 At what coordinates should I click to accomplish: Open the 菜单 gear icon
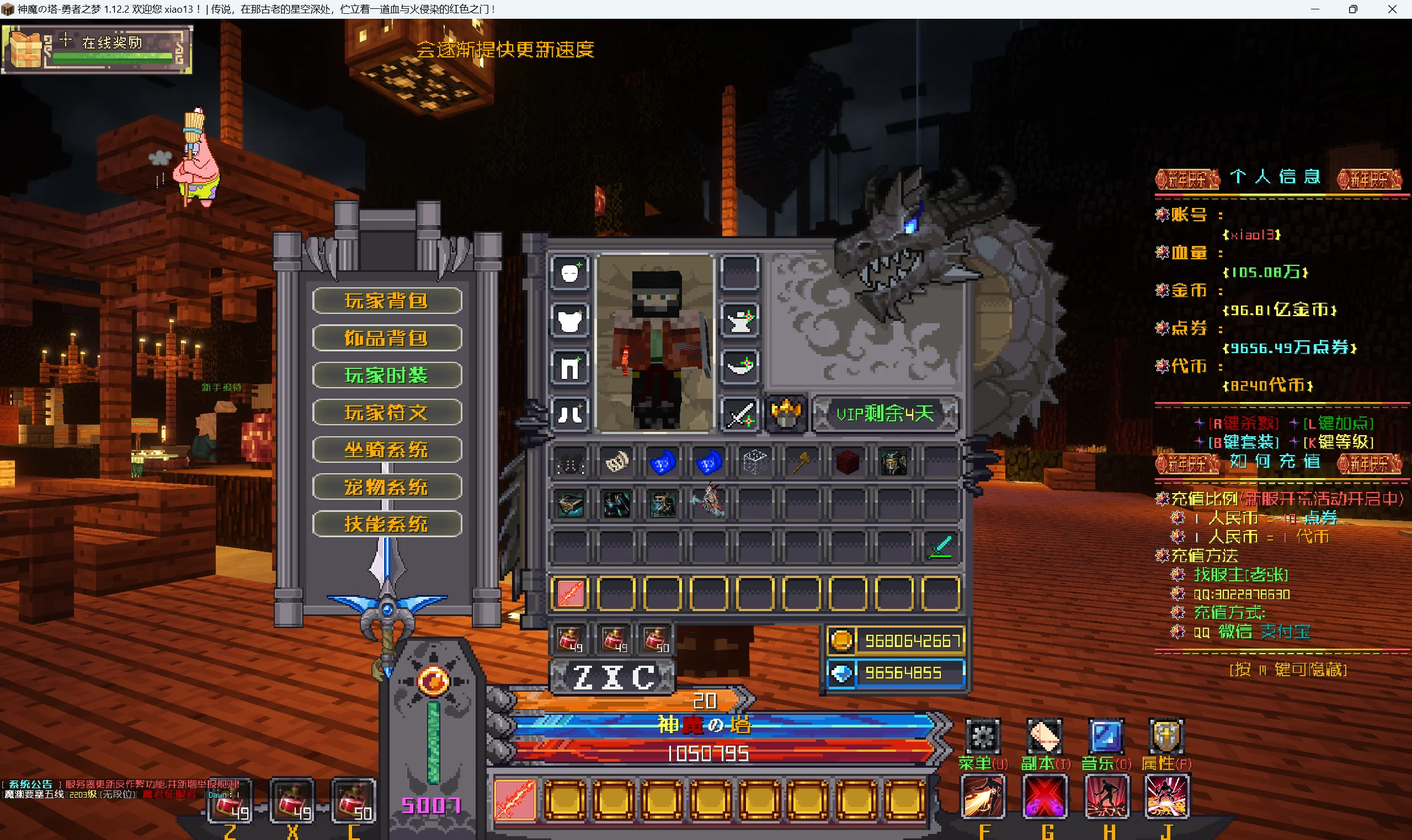click(x=983, y=737)
